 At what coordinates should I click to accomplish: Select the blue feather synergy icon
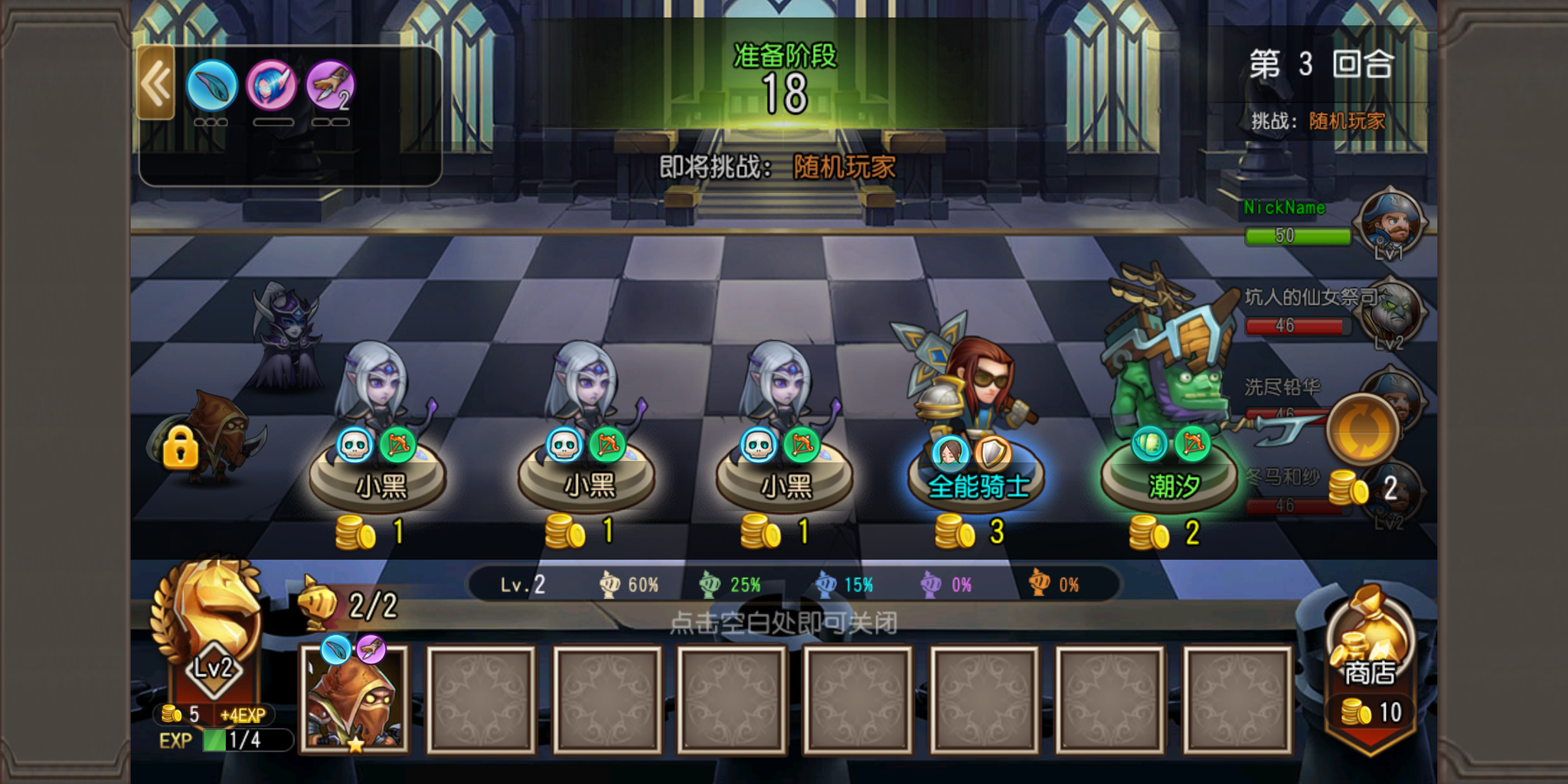coord(211,86)
